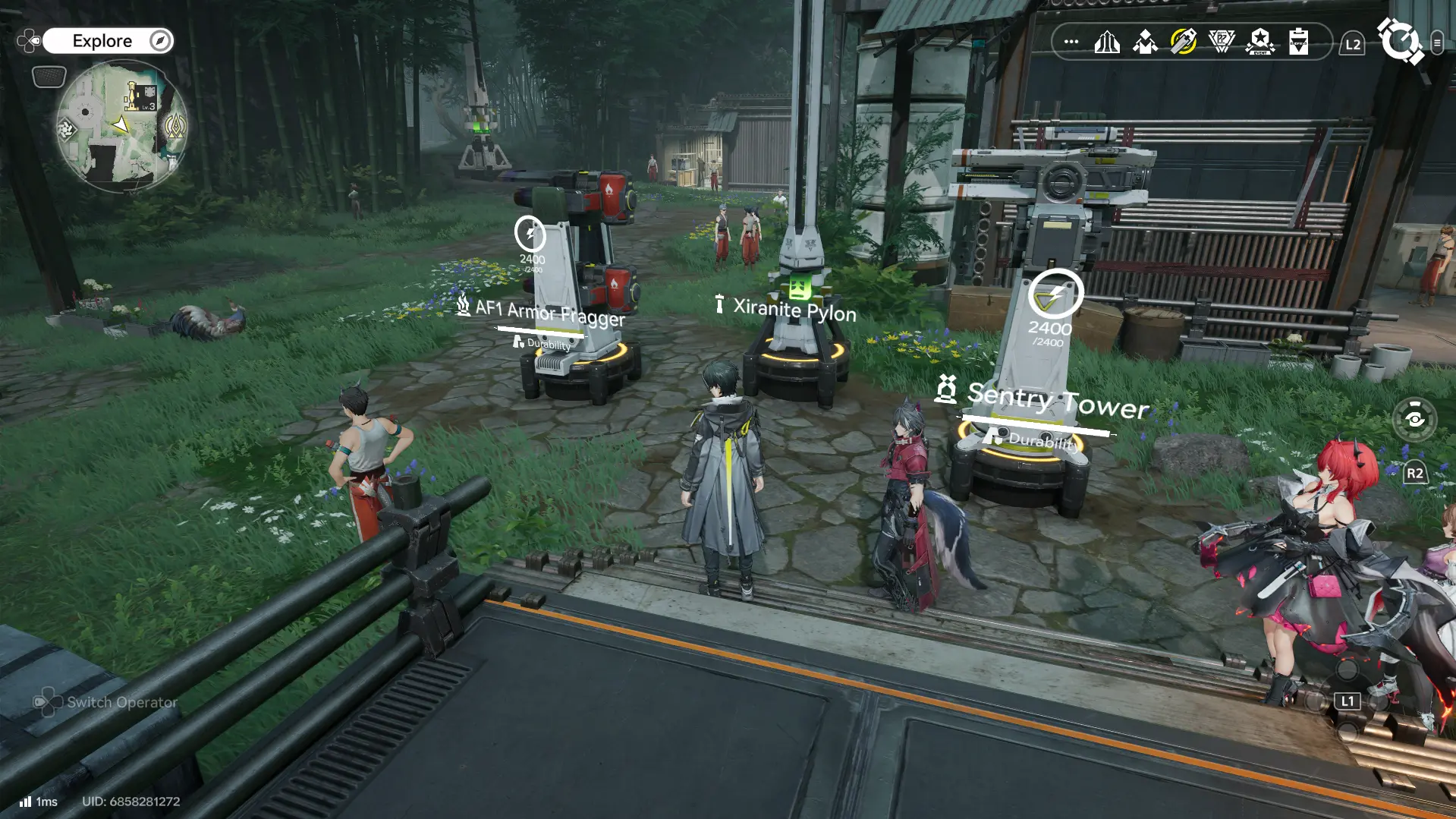The image size is (1456, 819).
Task: Open the large ring main menu icon
Action: 1400,41
